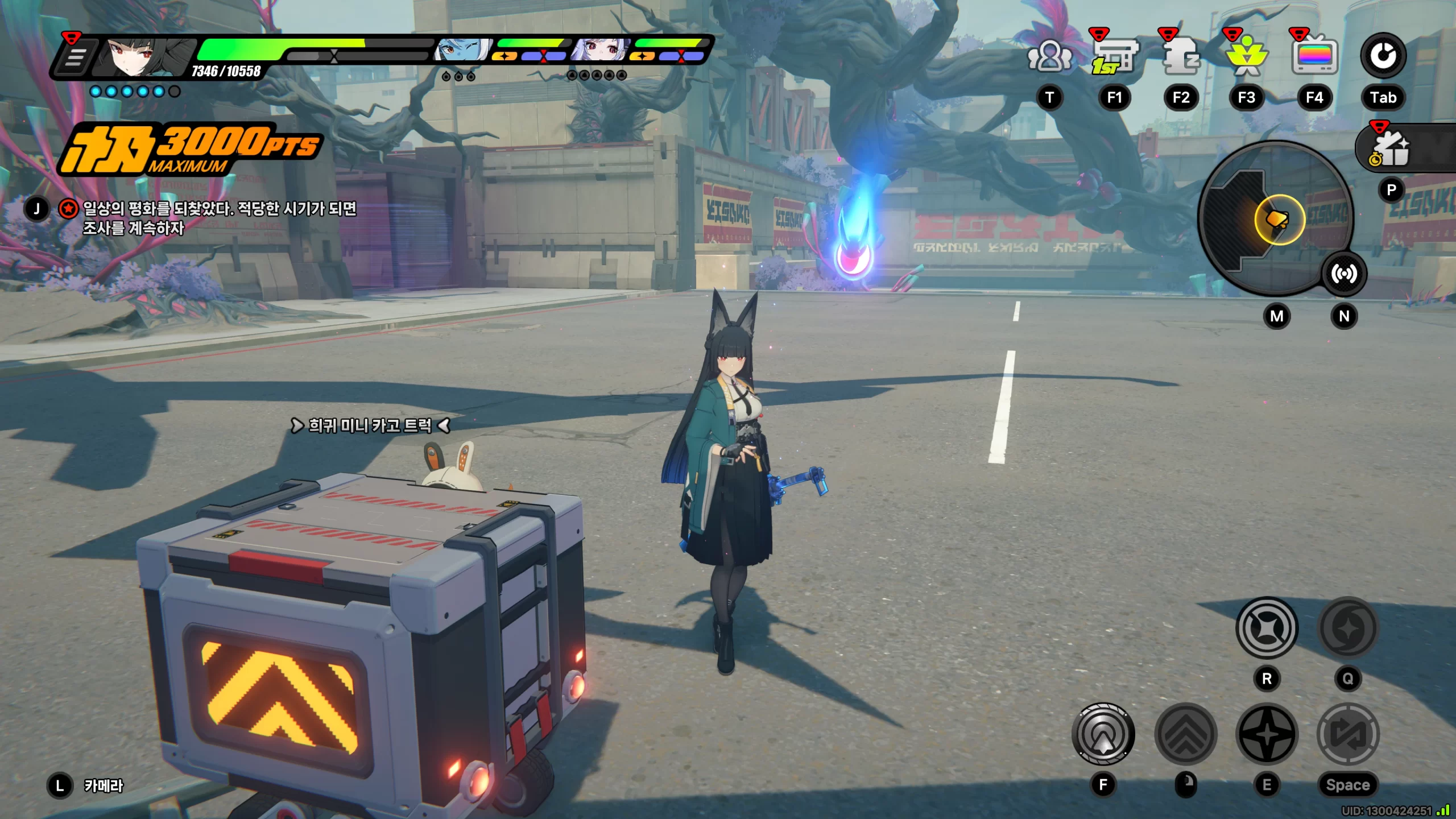Open the circular minimap

coord(1274,218)
